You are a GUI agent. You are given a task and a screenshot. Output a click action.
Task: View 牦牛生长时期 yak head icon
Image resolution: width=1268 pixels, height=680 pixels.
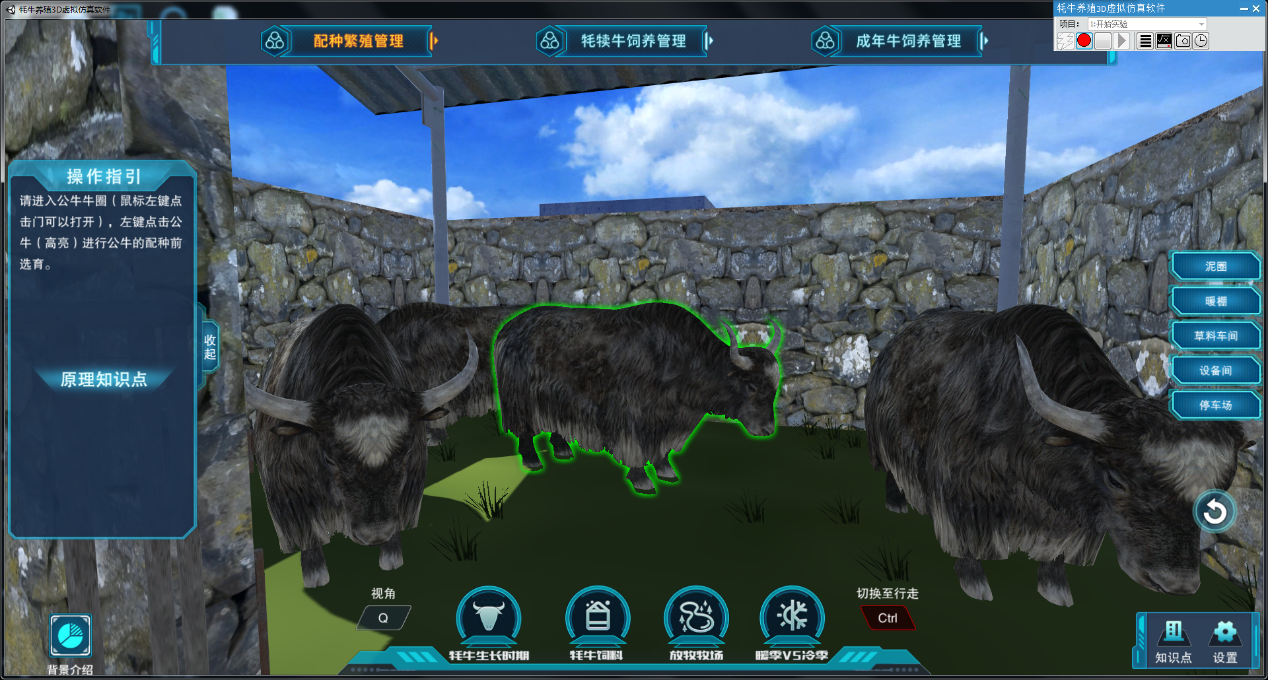click(x=488, y=618)
